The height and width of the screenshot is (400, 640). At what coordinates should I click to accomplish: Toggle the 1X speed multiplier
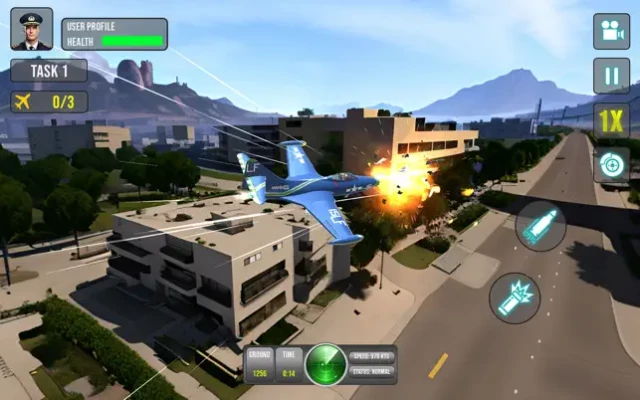pos(611,120)
